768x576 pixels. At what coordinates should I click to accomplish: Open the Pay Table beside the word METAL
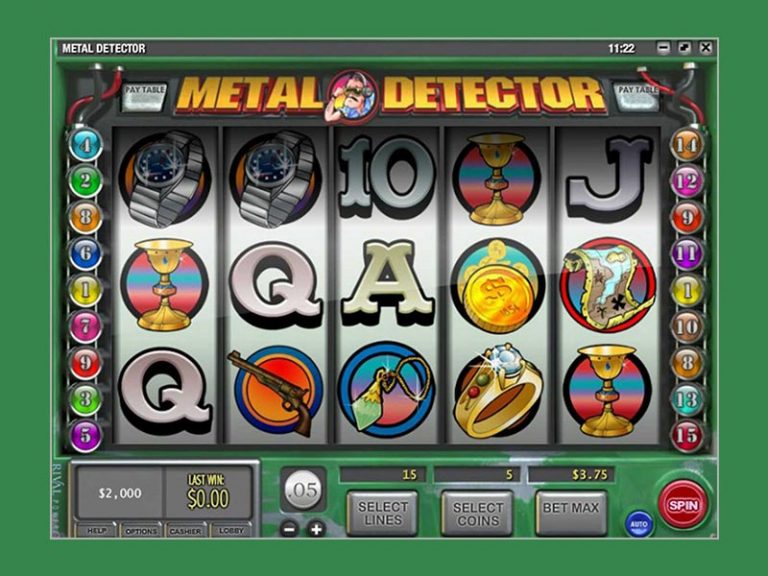(146, 96)
